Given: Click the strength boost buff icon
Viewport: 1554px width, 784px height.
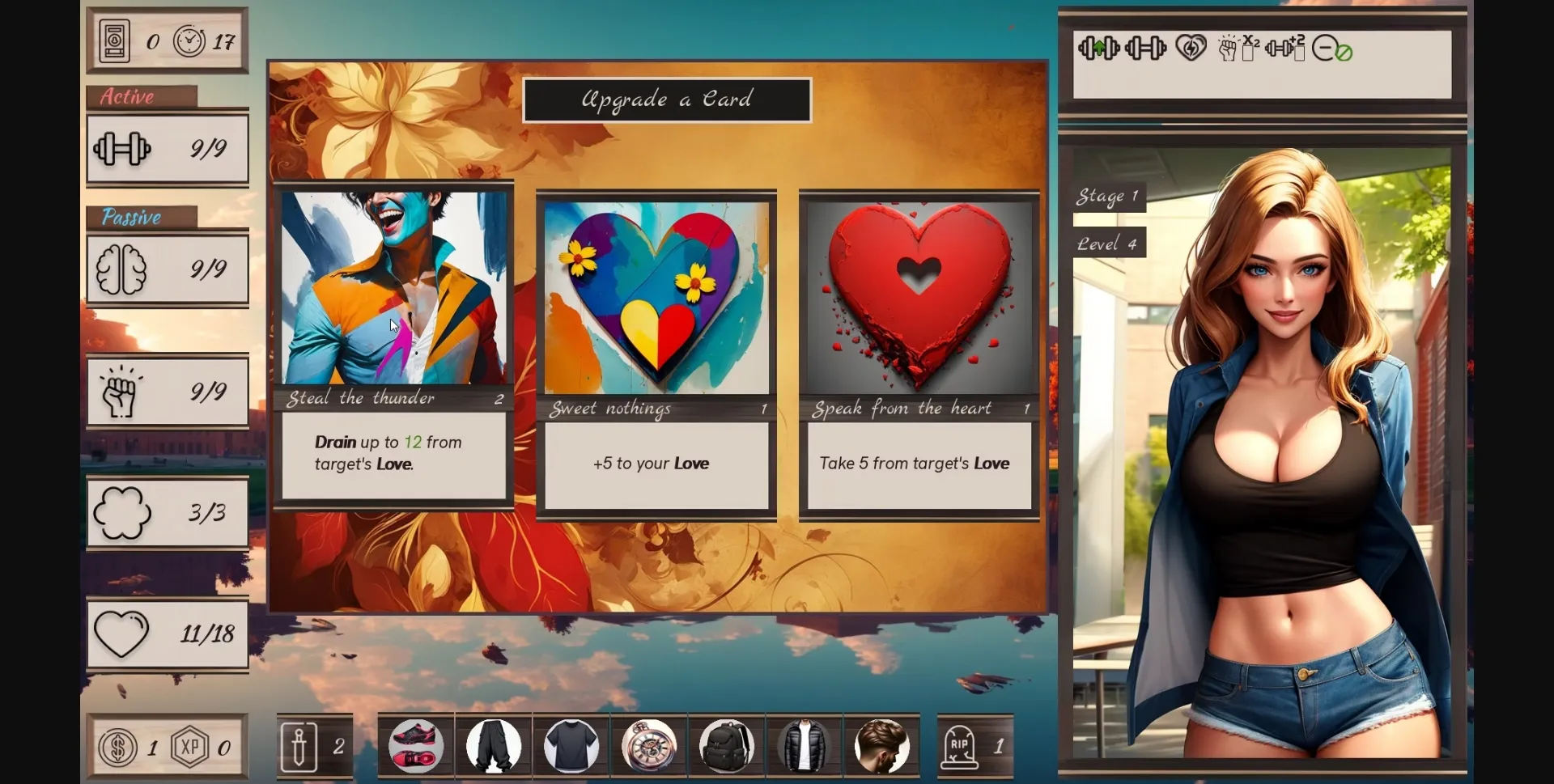Looking at the screenshot, I should pos(1099,49).
